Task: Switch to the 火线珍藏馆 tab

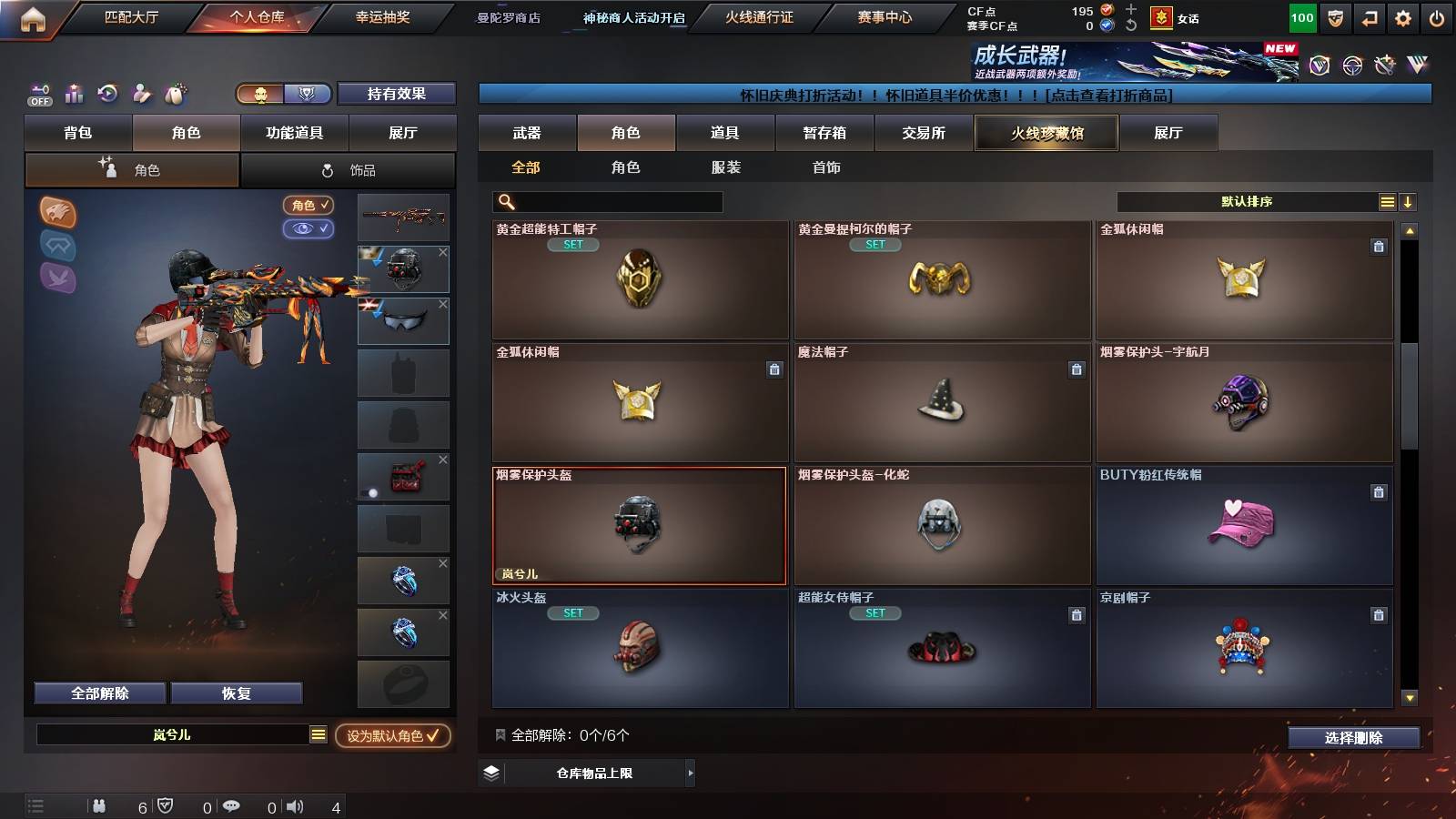Action: [1046, 133]
